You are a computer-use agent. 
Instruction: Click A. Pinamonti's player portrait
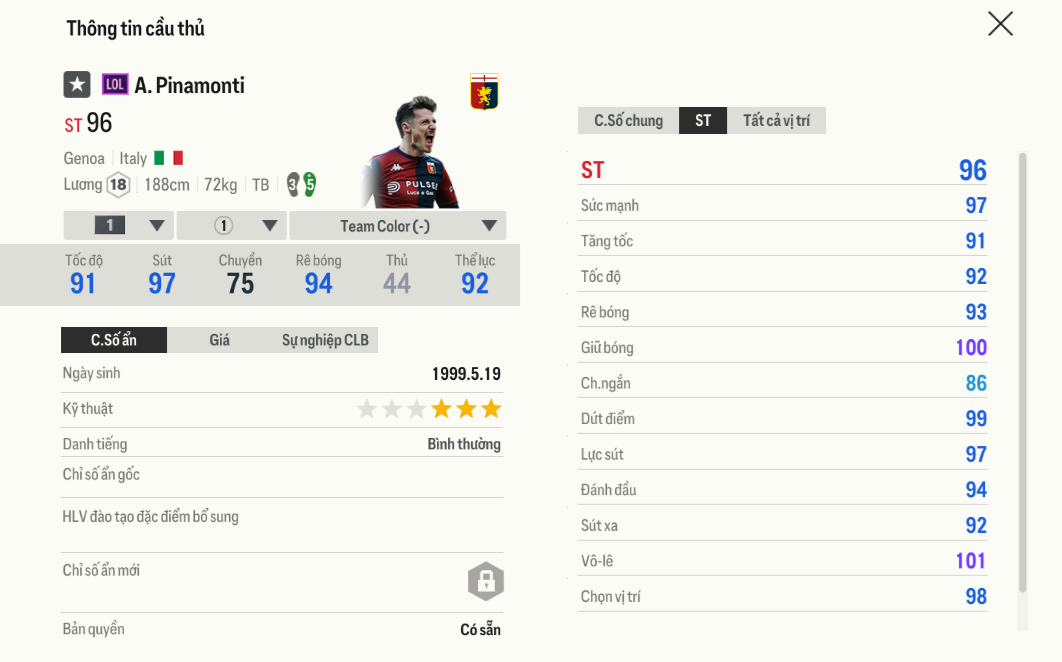click(x=410, y=152)
